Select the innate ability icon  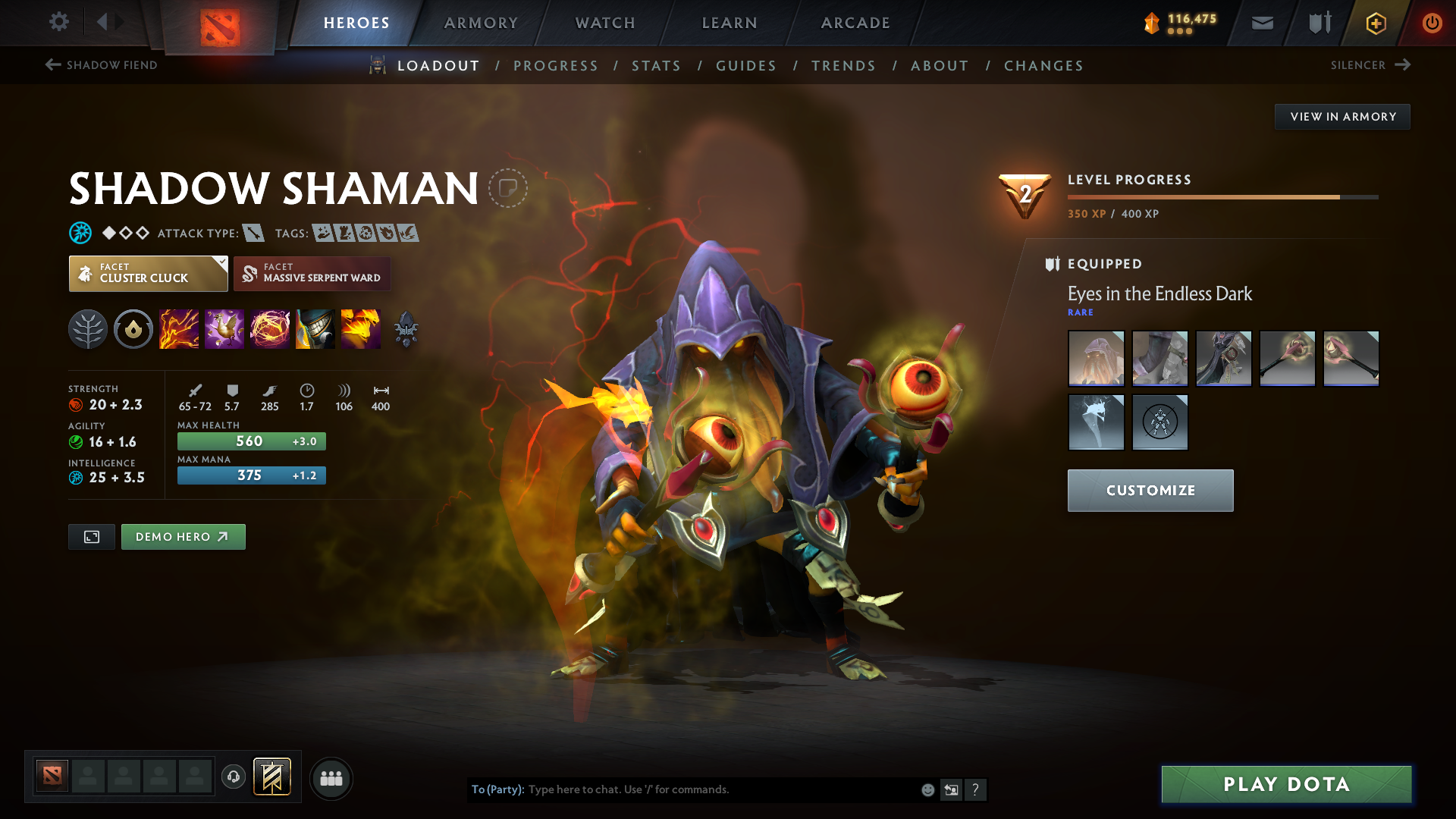tap(133, 328)
